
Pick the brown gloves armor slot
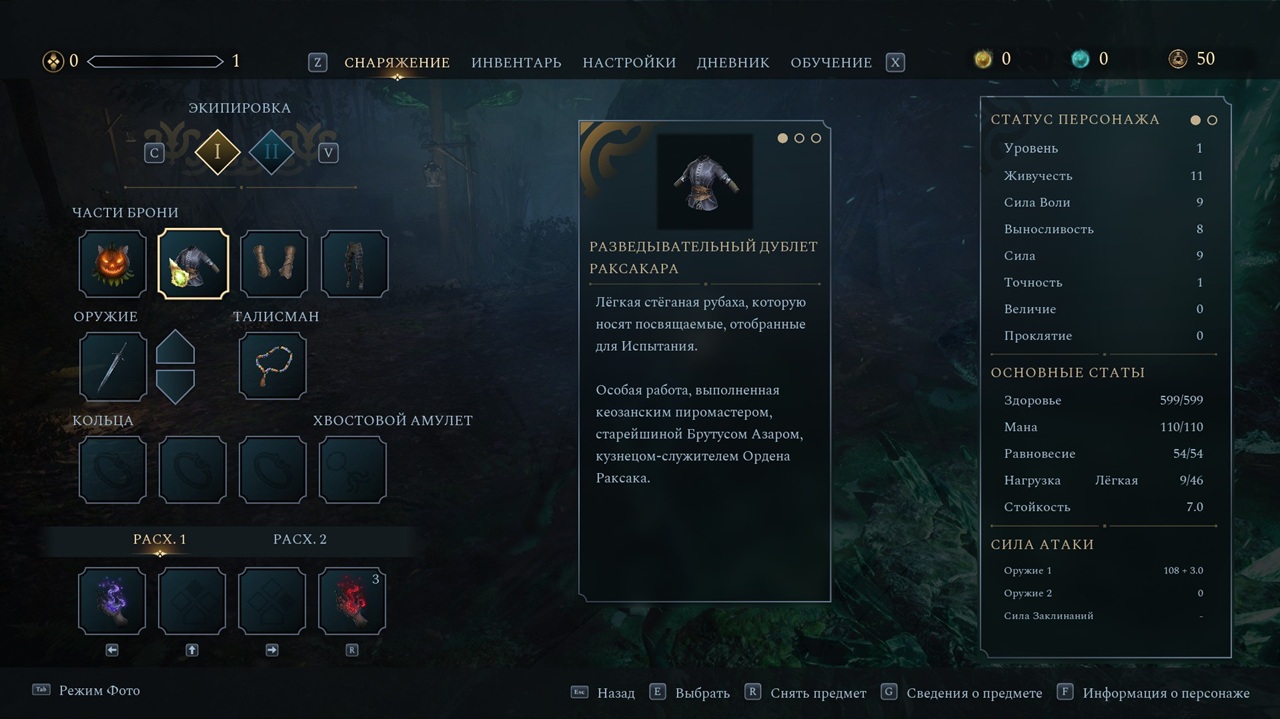273,264
